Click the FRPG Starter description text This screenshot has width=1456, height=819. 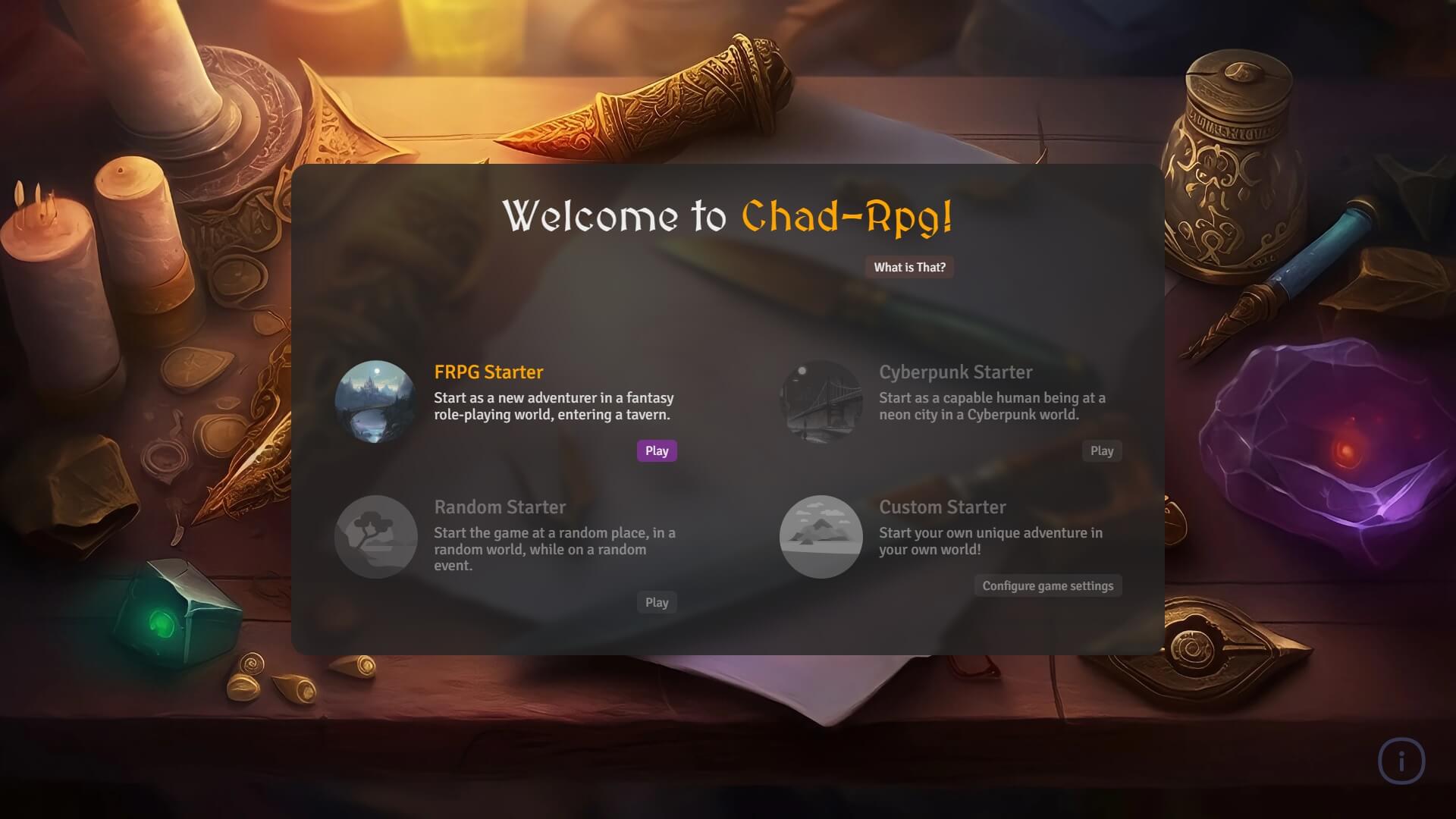(x=554, y=406)
